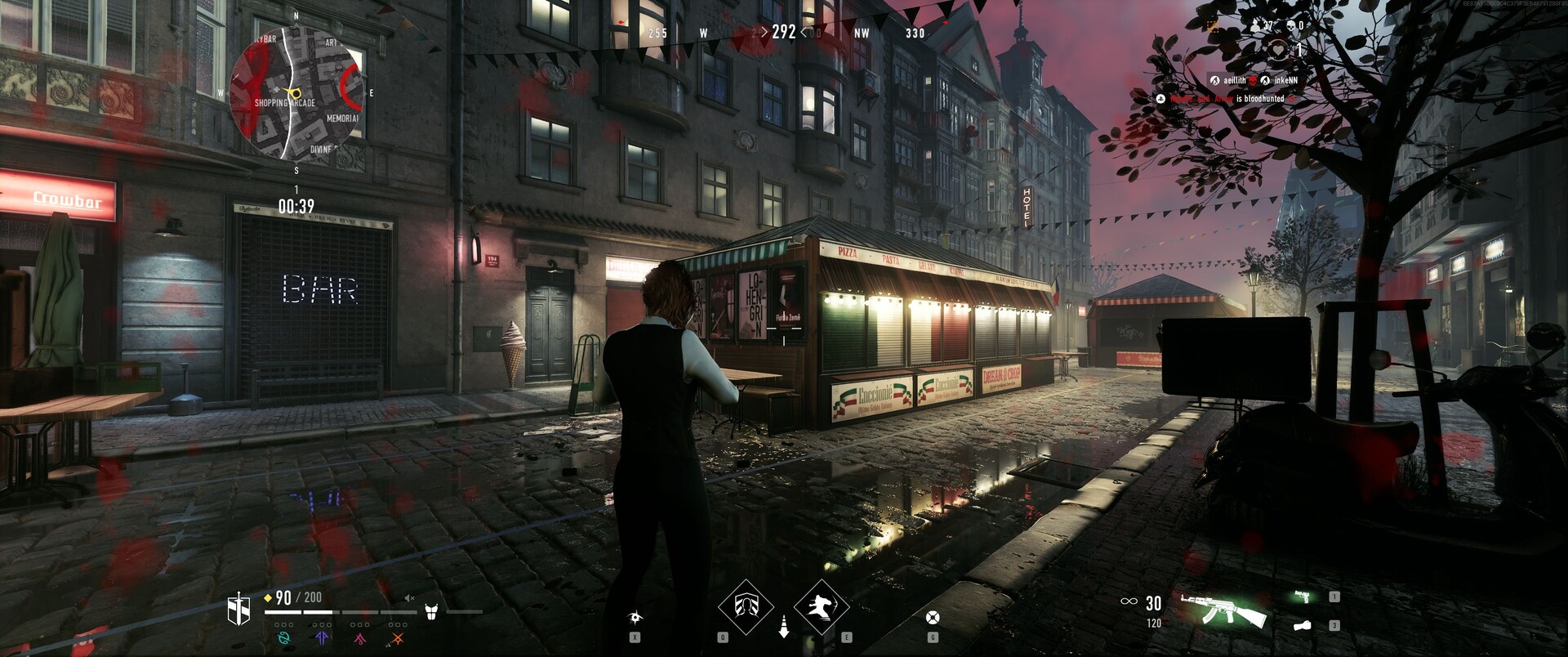The height and width of the screenshot is (657, 1568).
Task: Click the muted speaker icon
Action: click(x=410, y=598)
